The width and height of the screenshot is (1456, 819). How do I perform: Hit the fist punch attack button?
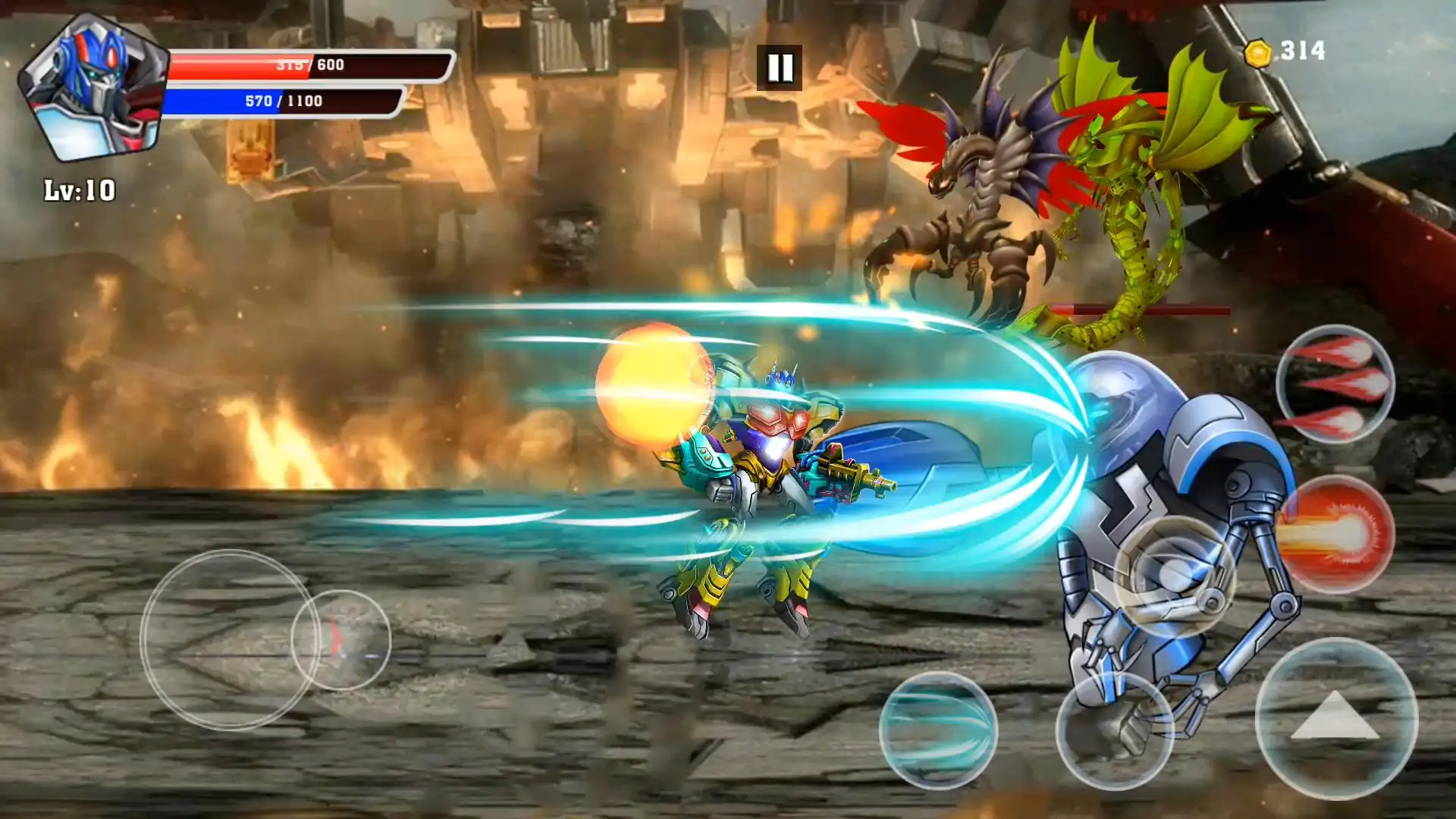click(x=1114, y=730)
